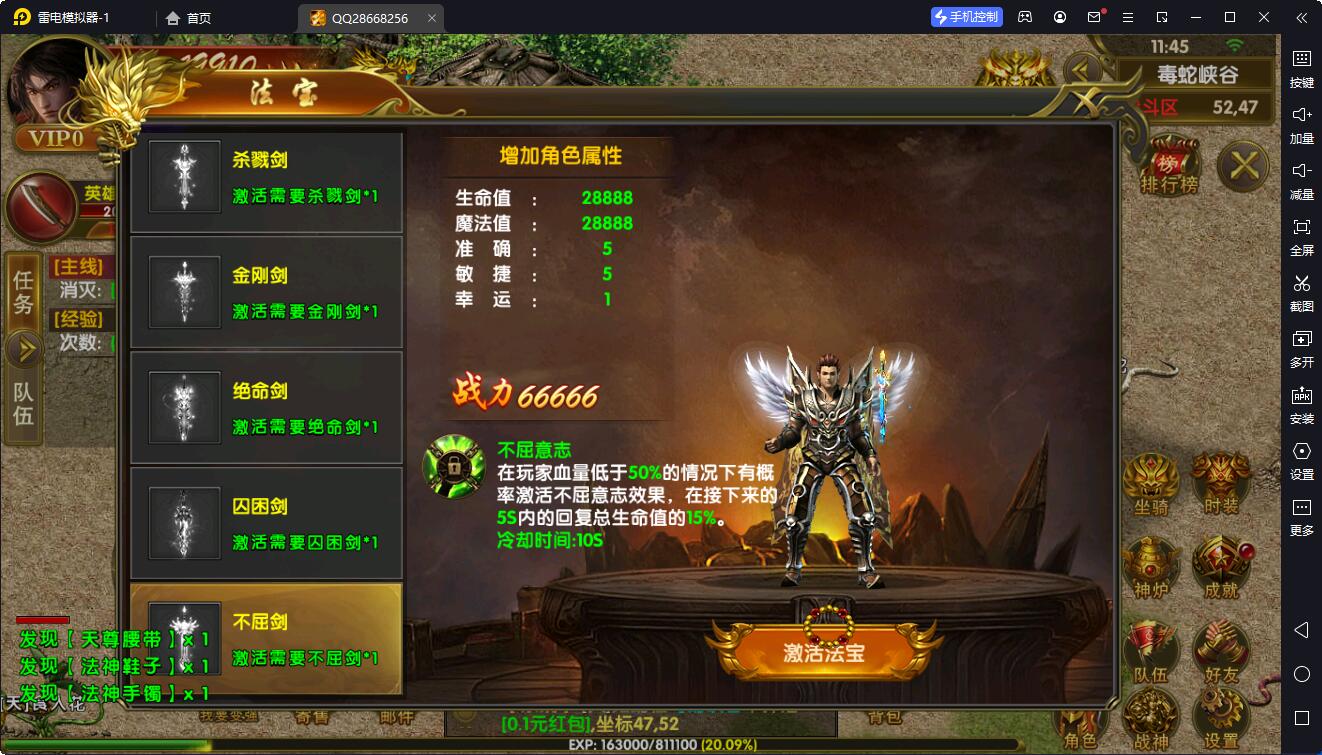Image resolution: width=1322 pixels, height=755 pixels.
Task: Activate the treasure with 激活法宝 button
Action: 823,652
